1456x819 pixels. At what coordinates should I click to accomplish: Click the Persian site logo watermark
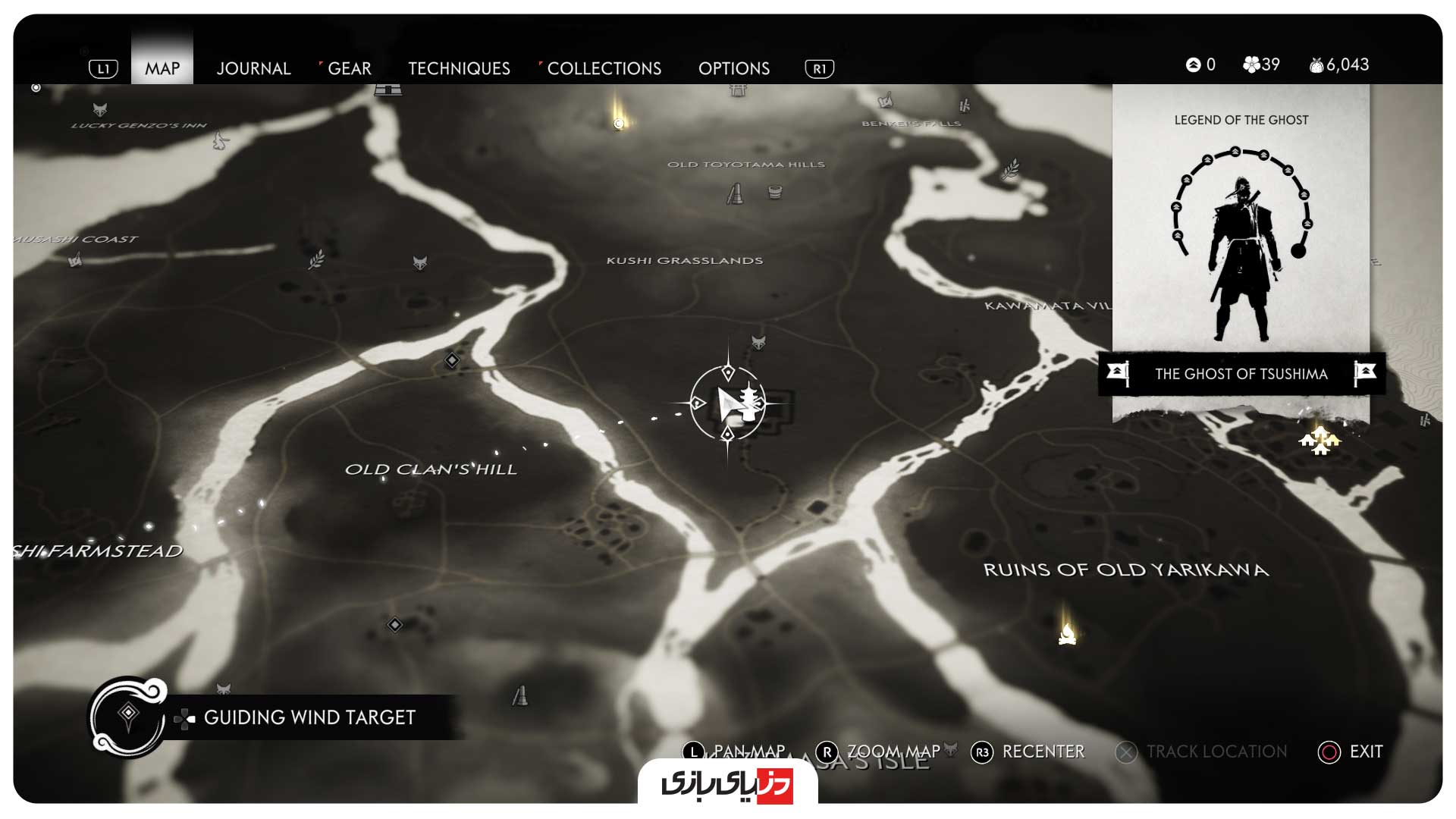click(x=727, y=784)
